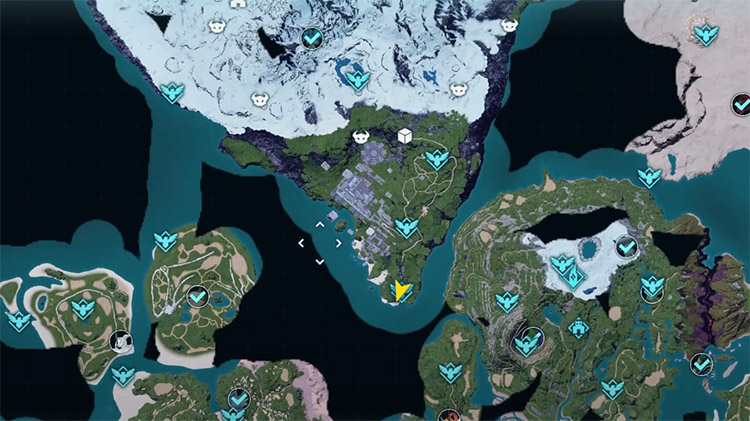Screen dimensions: 750x421
Task: Pick the fast travel marker just right of the white cube
Action: (436, 159)
